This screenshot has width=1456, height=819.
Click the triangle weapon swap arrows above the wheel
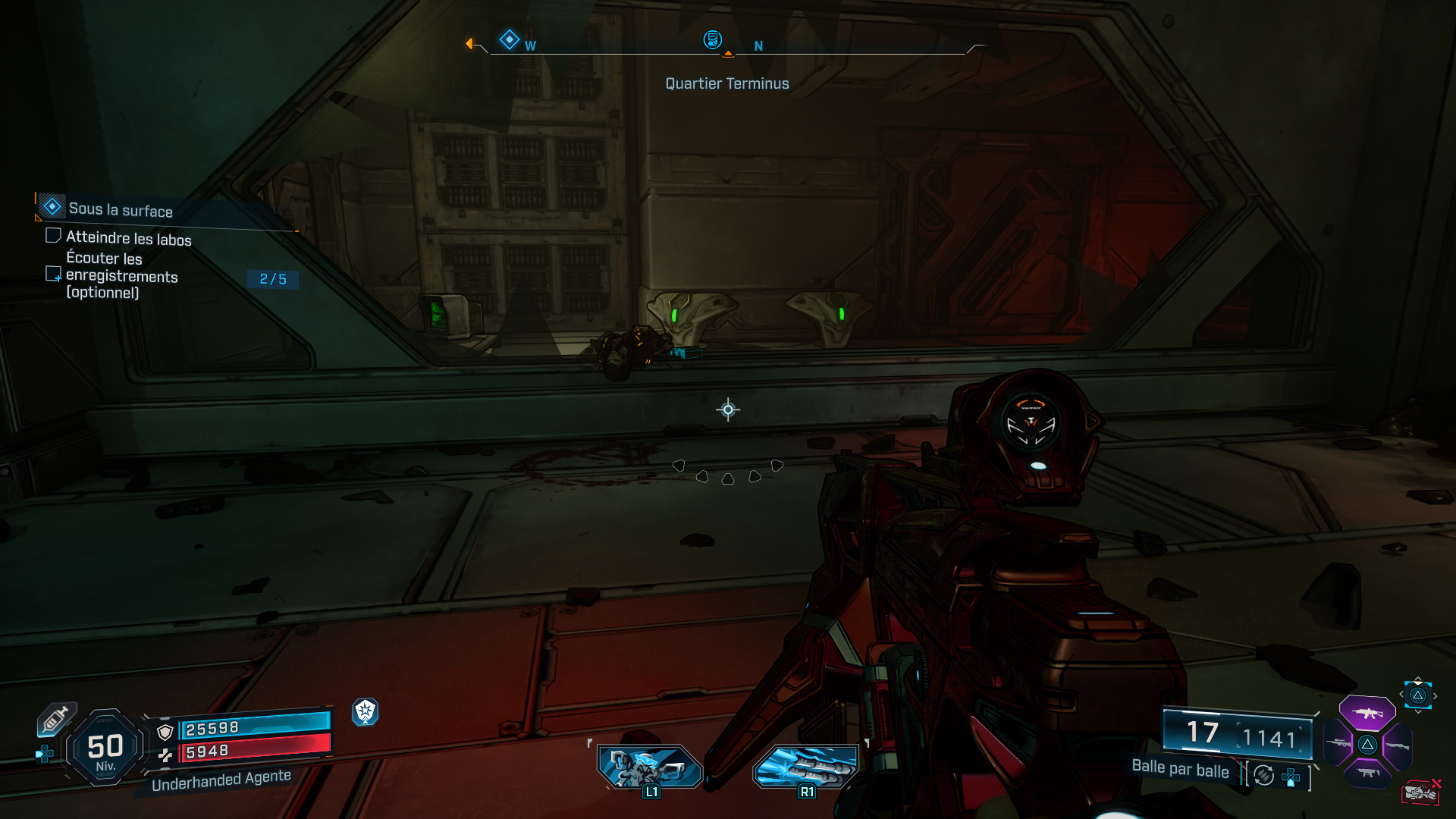[1417, 694]
